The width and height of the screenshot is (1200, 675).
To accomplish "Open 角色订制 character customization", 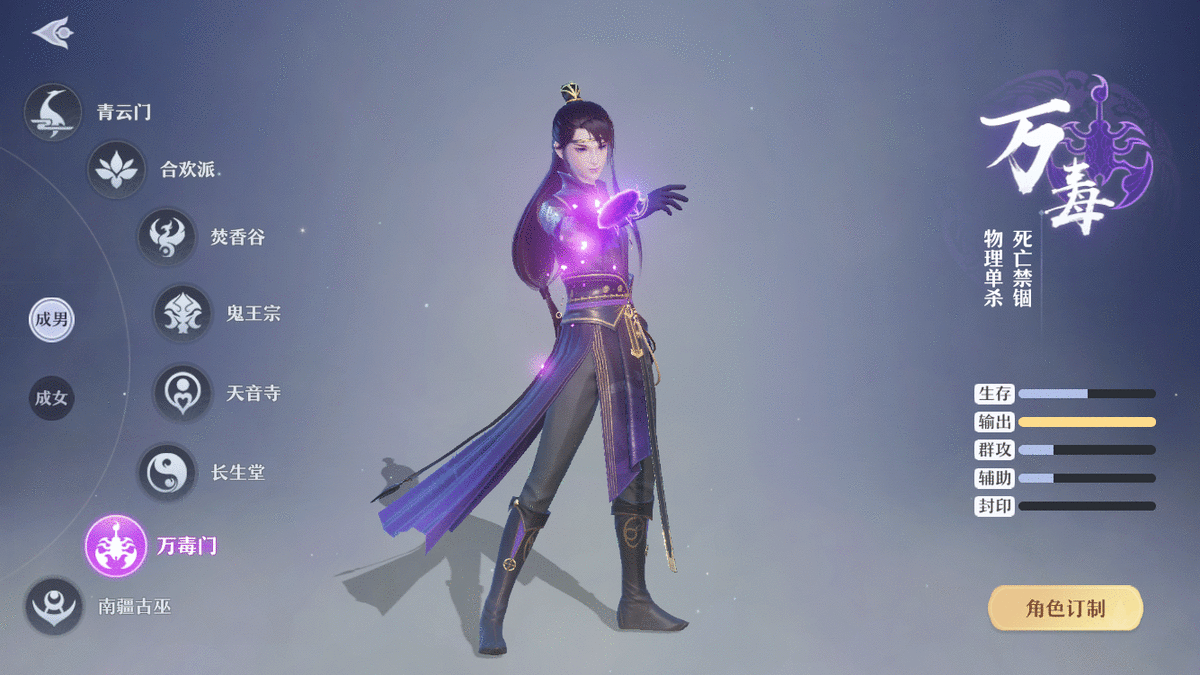I will point(1065,608).
